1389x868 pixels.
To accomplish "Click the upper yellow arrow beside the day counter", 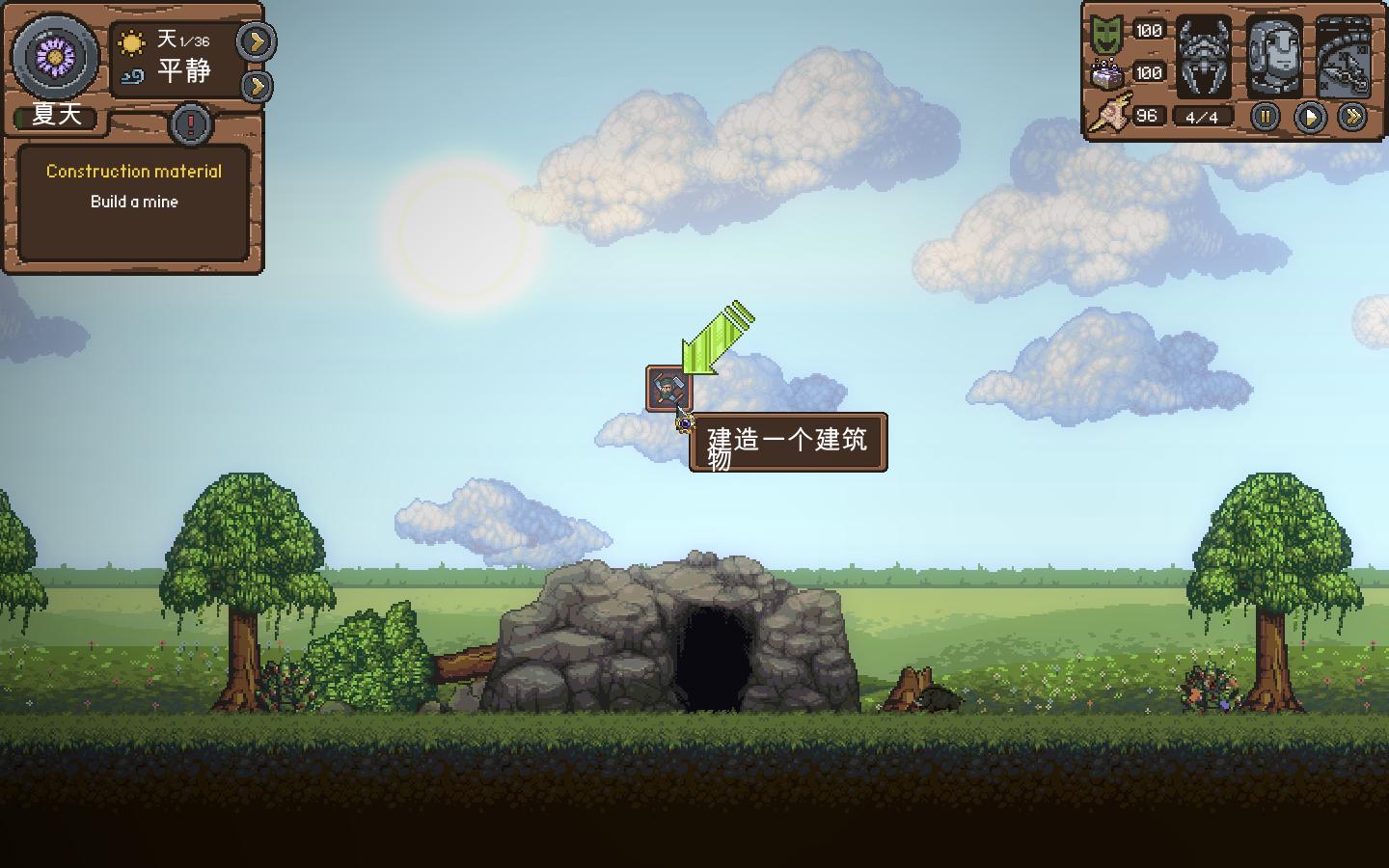I will tap(257, 41).
